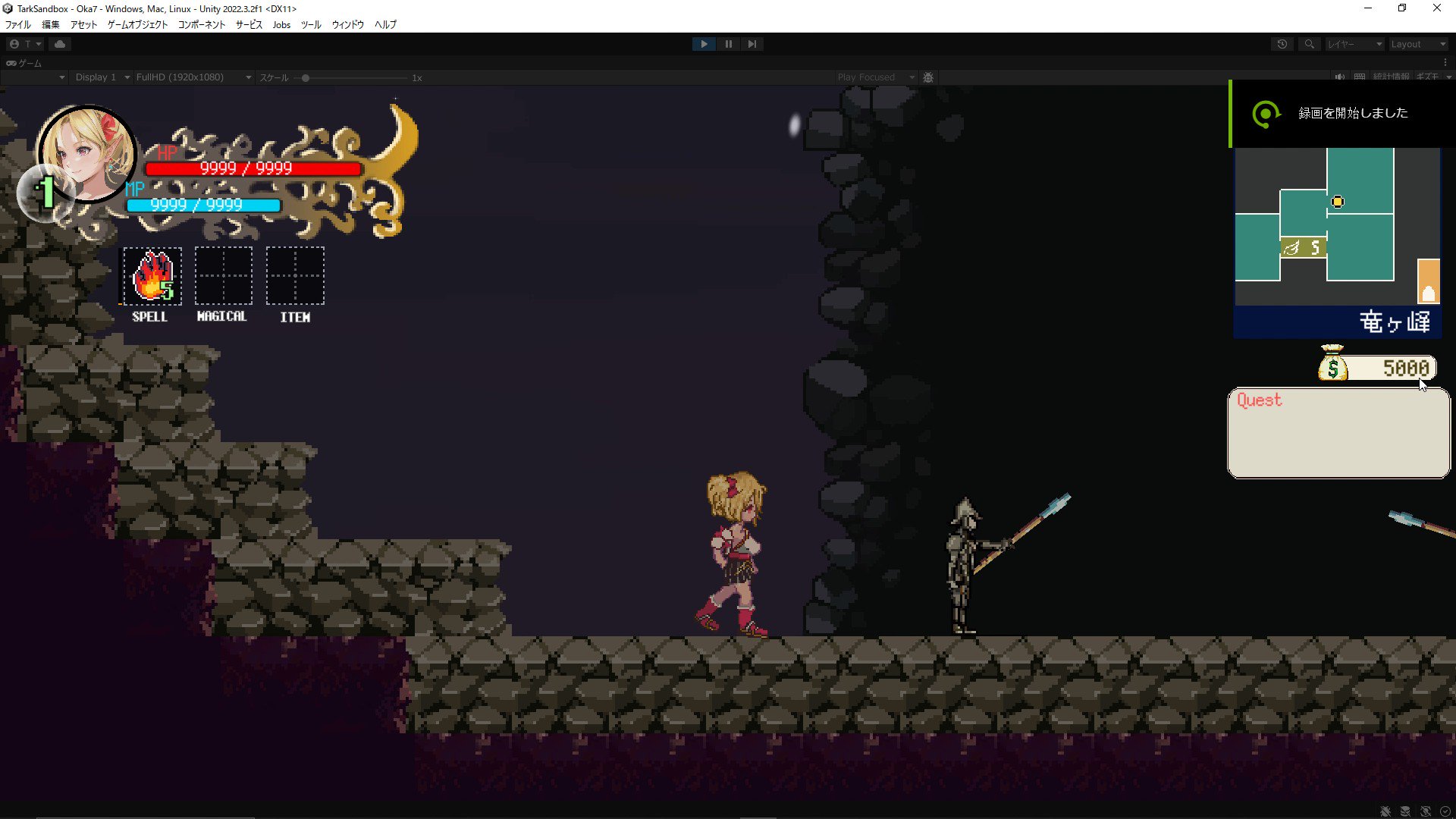Click the Unity cloud services icon
1456x819 pixels.
(x=60, y=43)
